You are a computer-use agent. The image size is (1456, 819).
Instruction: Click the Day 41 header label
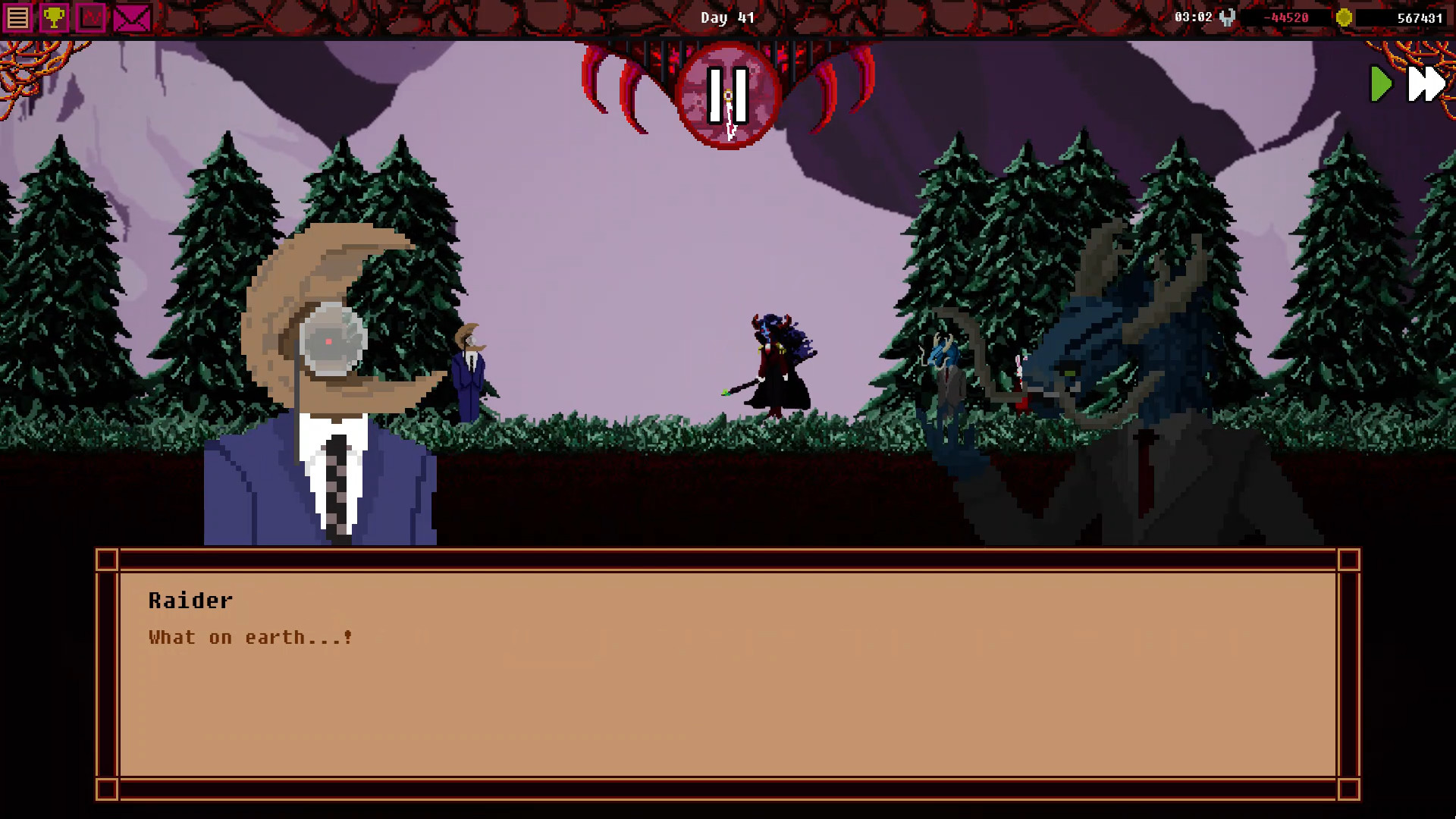point(728,17)
